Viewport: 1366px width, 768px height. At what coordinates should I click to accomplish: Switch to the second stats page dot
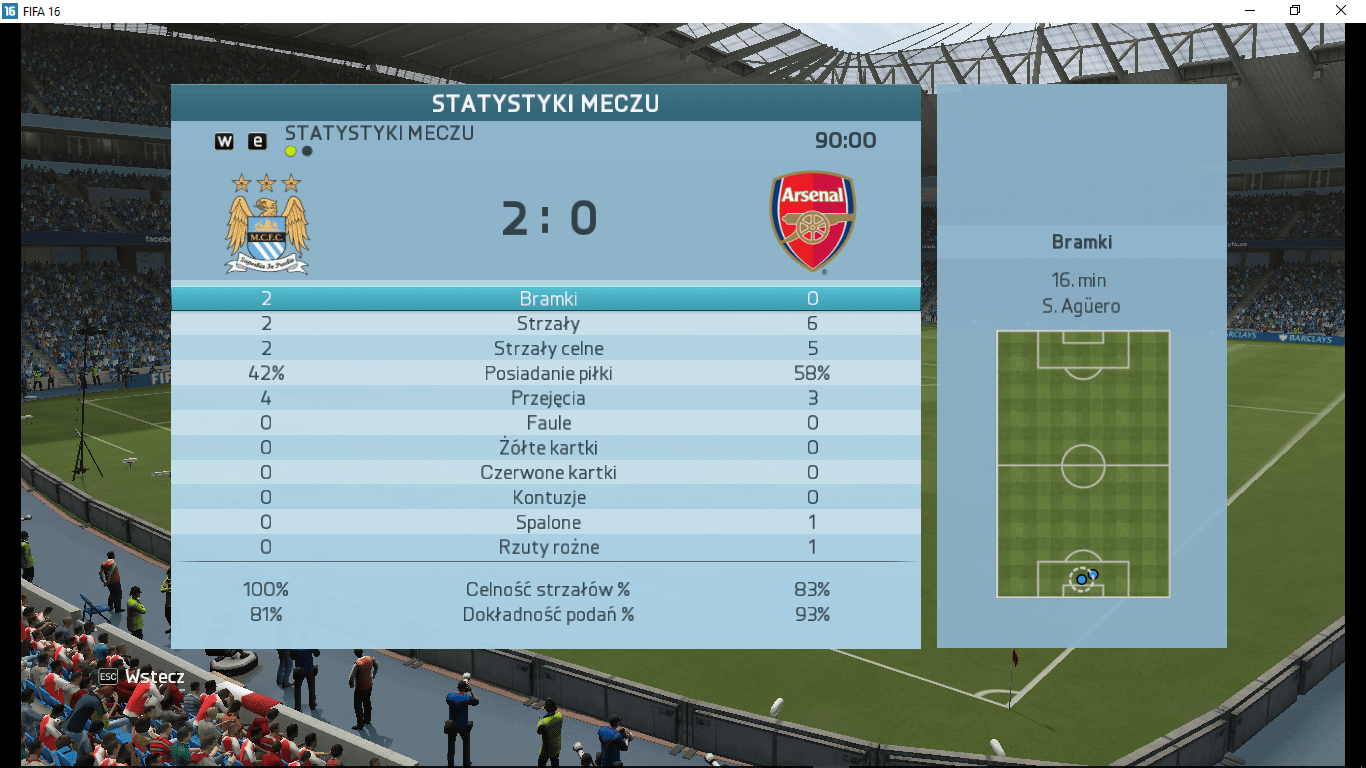pyautogui.click(x=307, y=152)
